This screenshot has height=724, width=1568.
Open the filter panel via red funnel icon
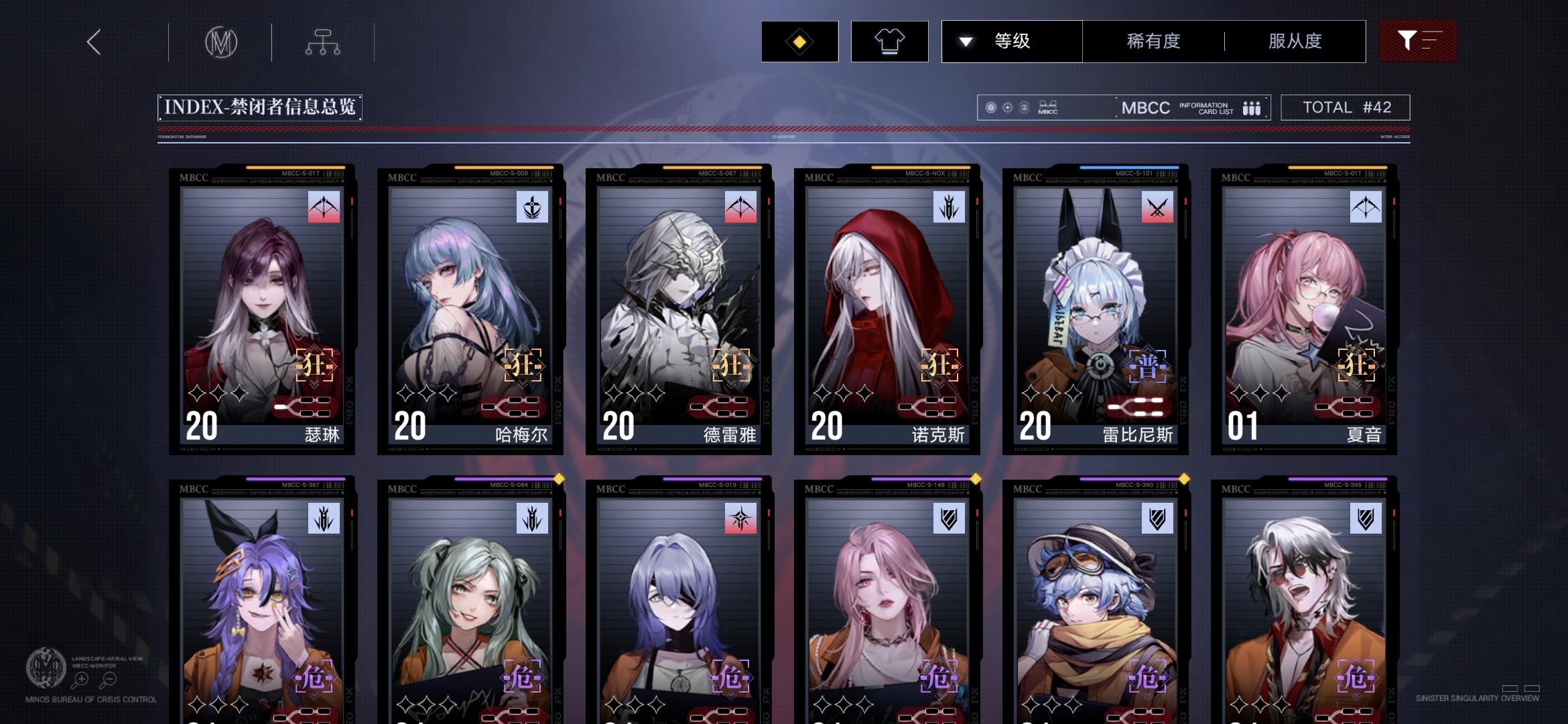(1418, 41)
